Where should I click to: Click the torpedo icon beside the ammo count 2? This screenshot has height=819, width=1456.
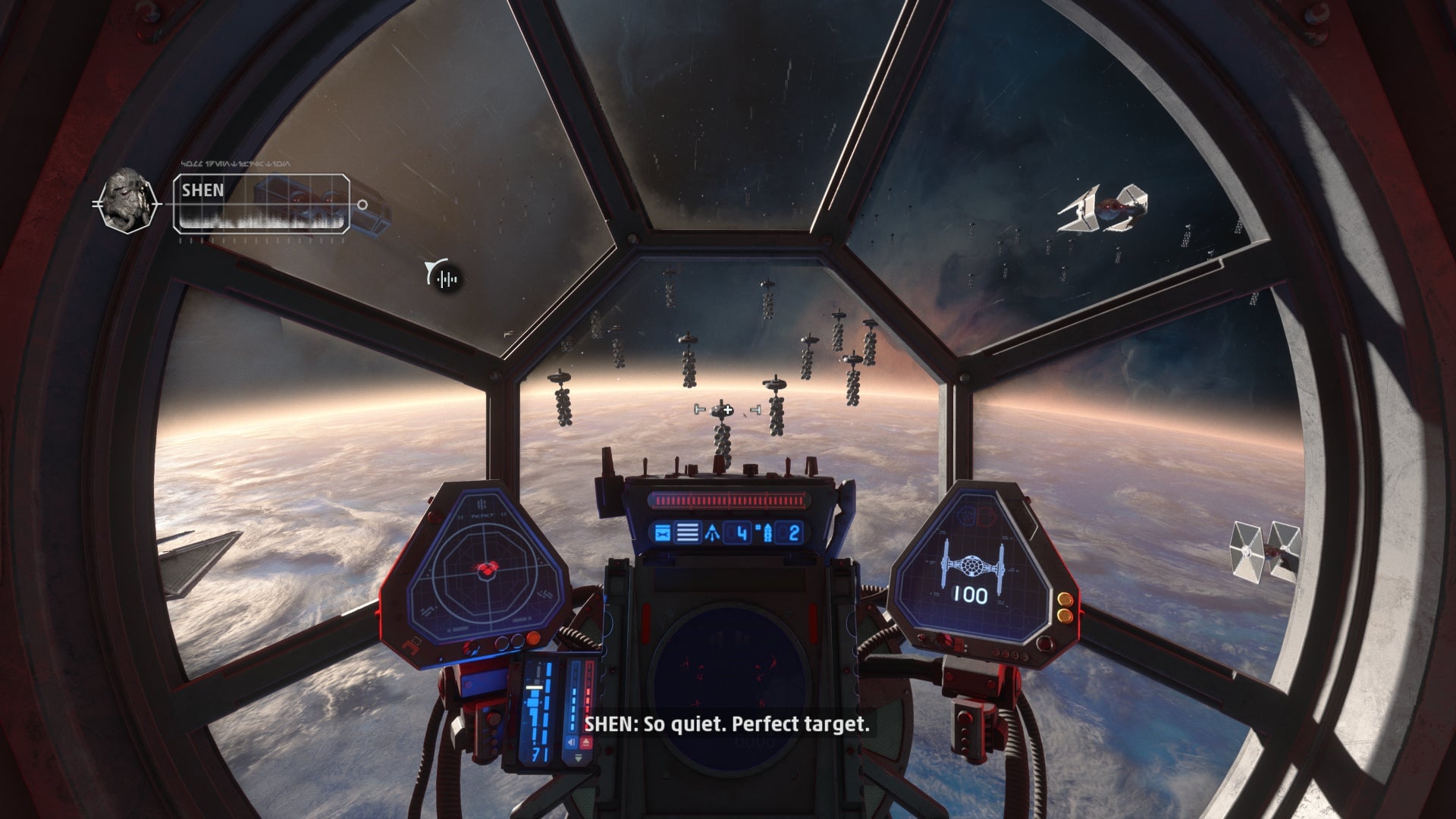[x=767, y=533]
